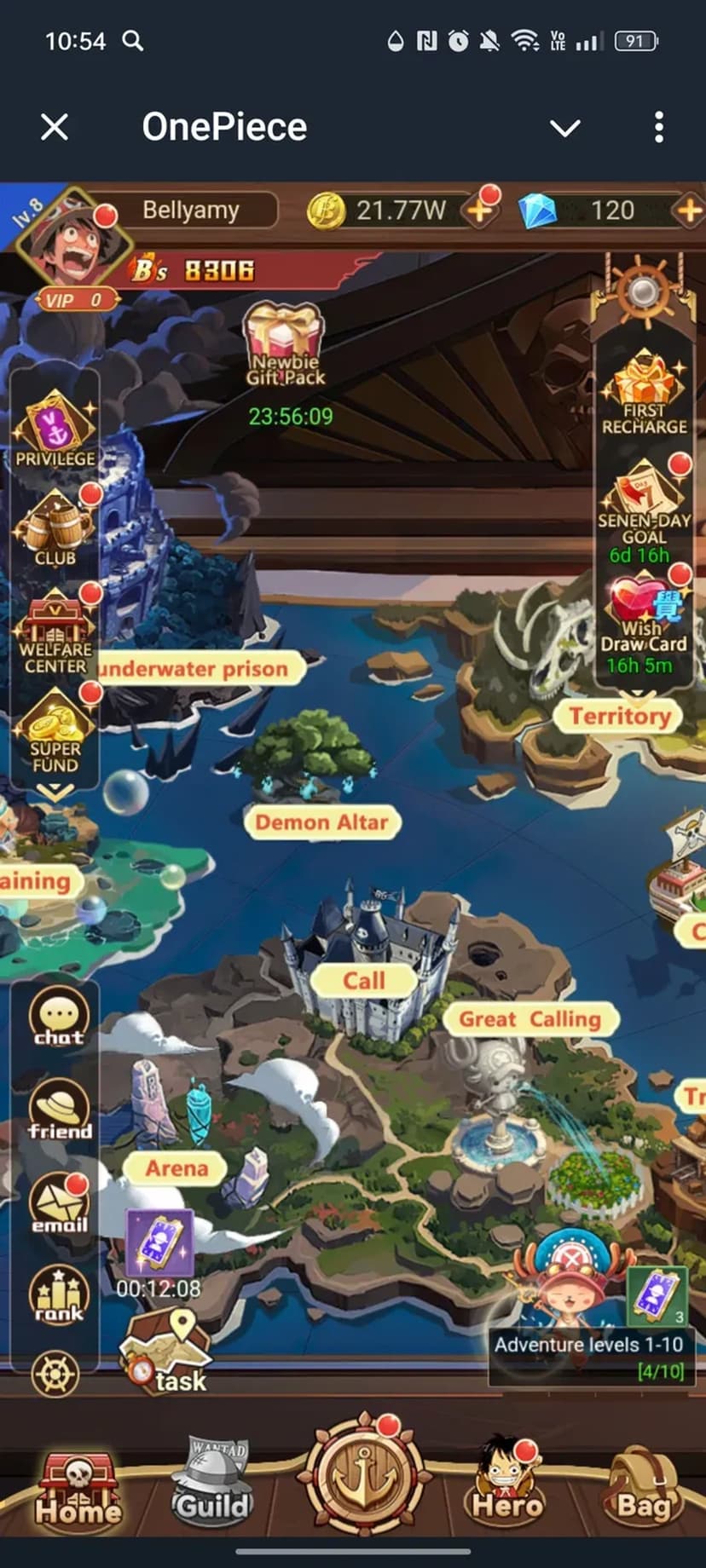This screenshot has width=706, height=1568.
Task: Open the Welfare Center
Action: pyautogui.click(x=55, y=632)
